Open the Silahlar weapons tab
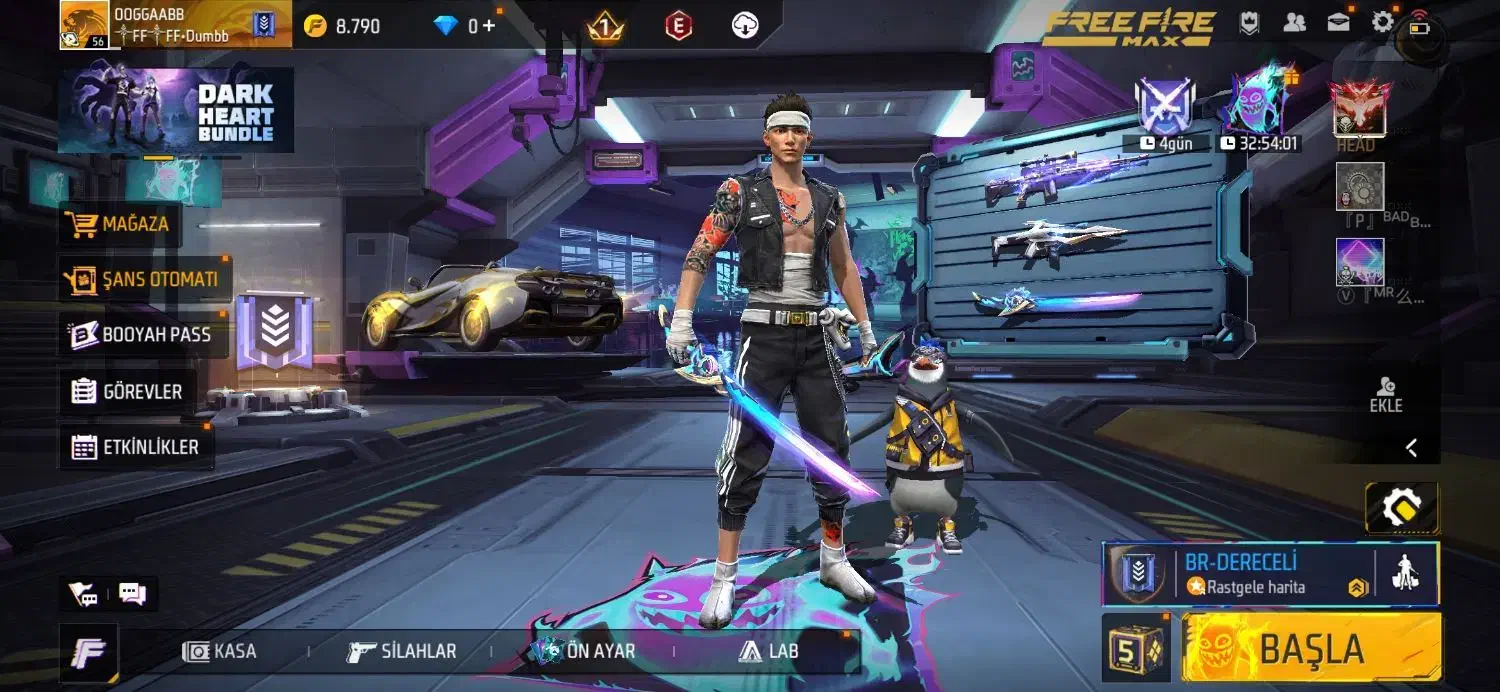 (402, 652)
